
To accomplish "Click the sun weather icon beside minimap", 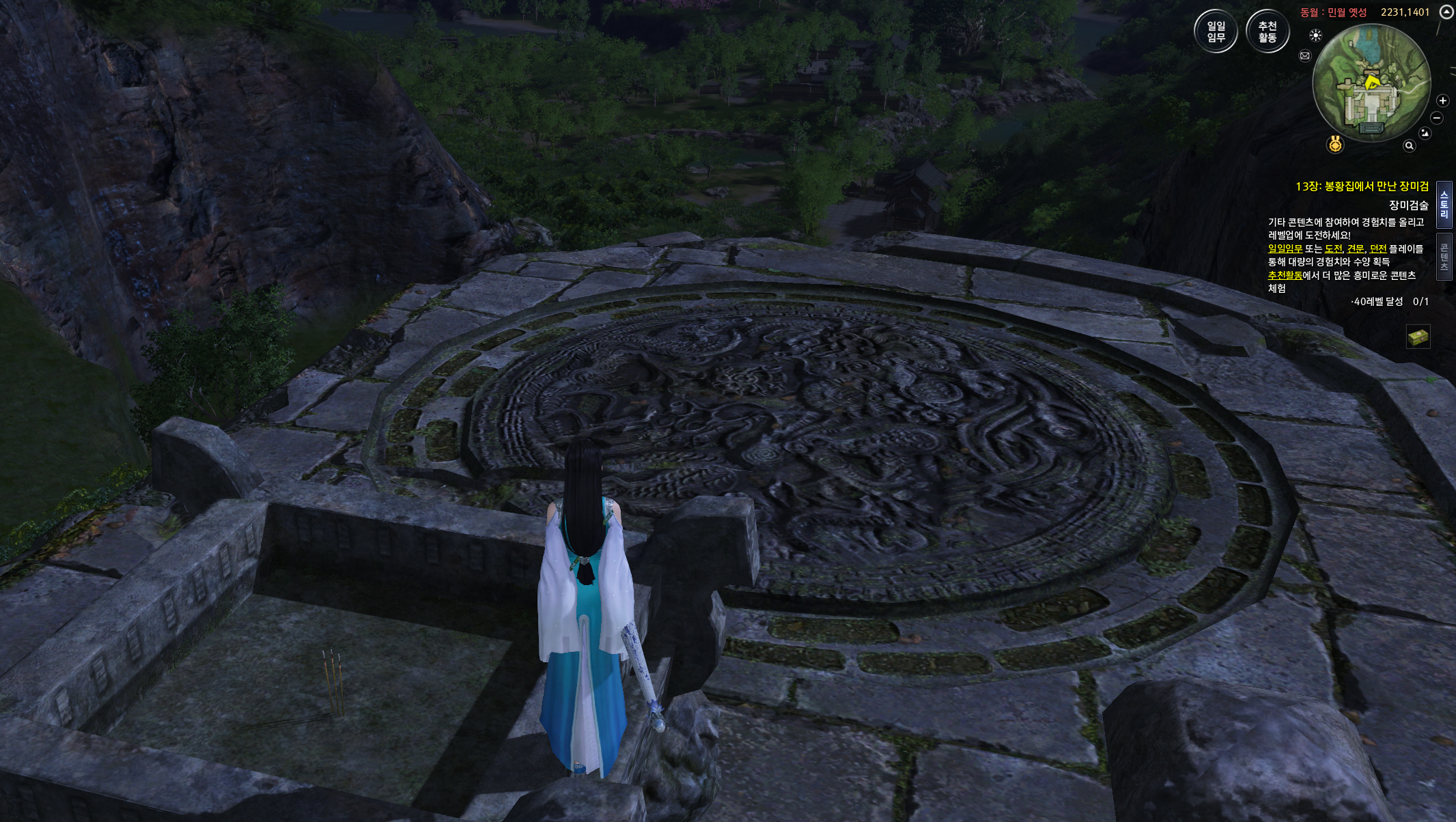I will point(1315,36).
